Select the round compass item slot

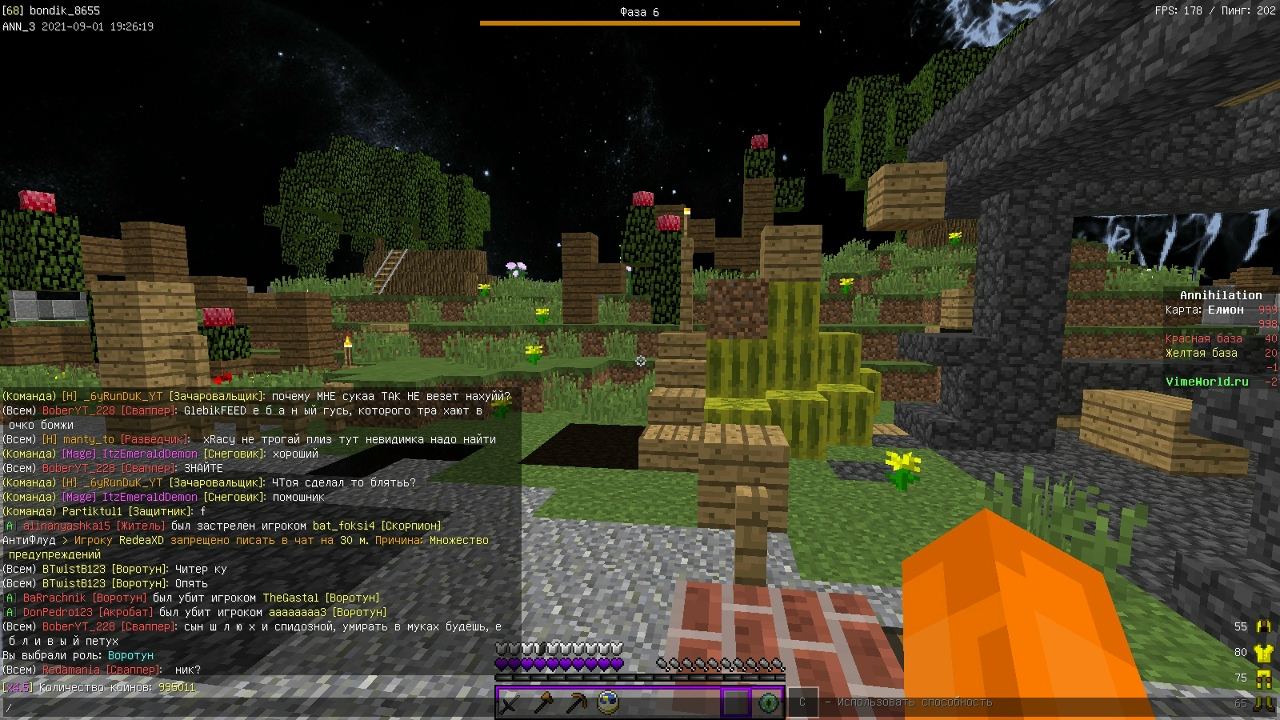pyautogui.click(x=607, y=703)
